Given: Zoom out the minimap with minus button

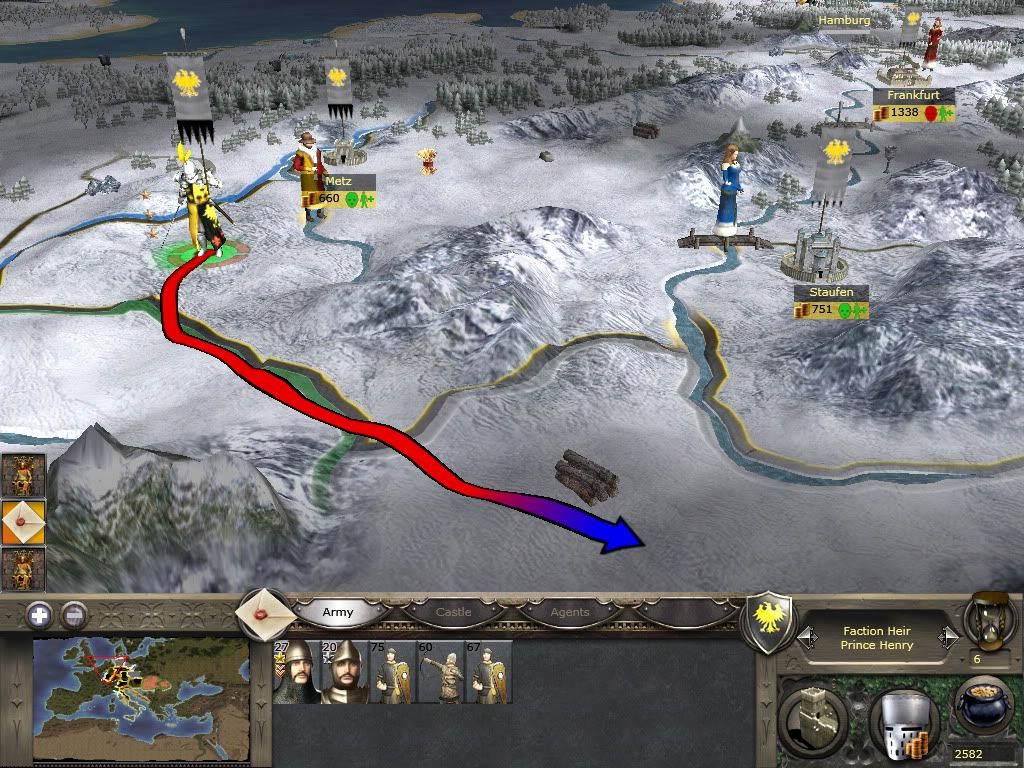Looking at the screenshot, I should tap(73, 615).
